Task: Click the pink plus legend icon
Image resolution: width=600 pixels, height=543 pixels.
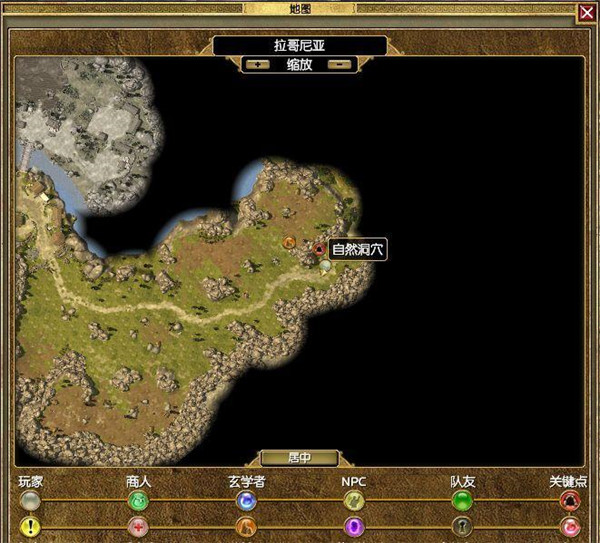Action: (x=139, y=525)
